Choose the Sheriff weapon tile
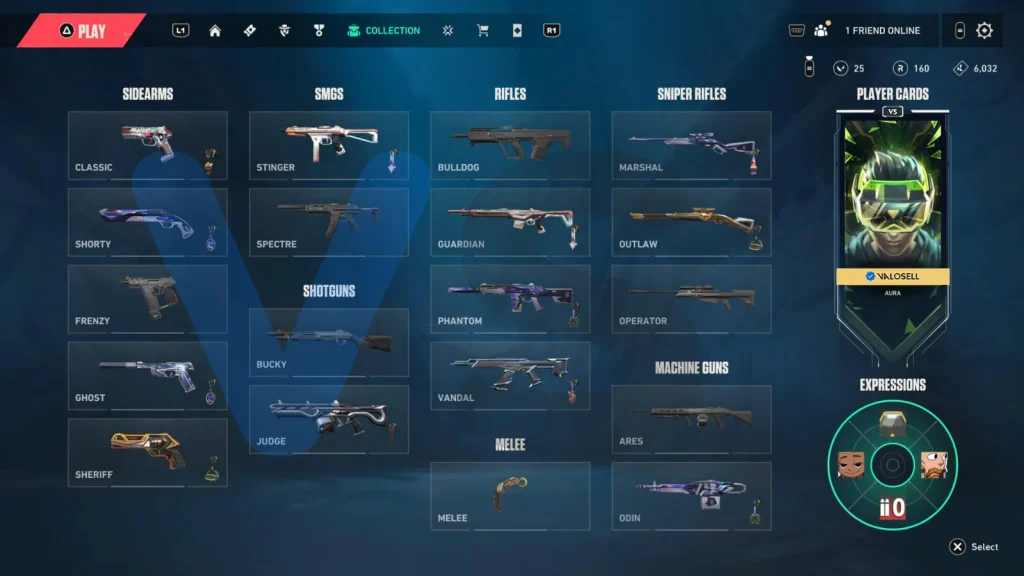The height and width of the screenshot is (576, 1024). point(148,453)
